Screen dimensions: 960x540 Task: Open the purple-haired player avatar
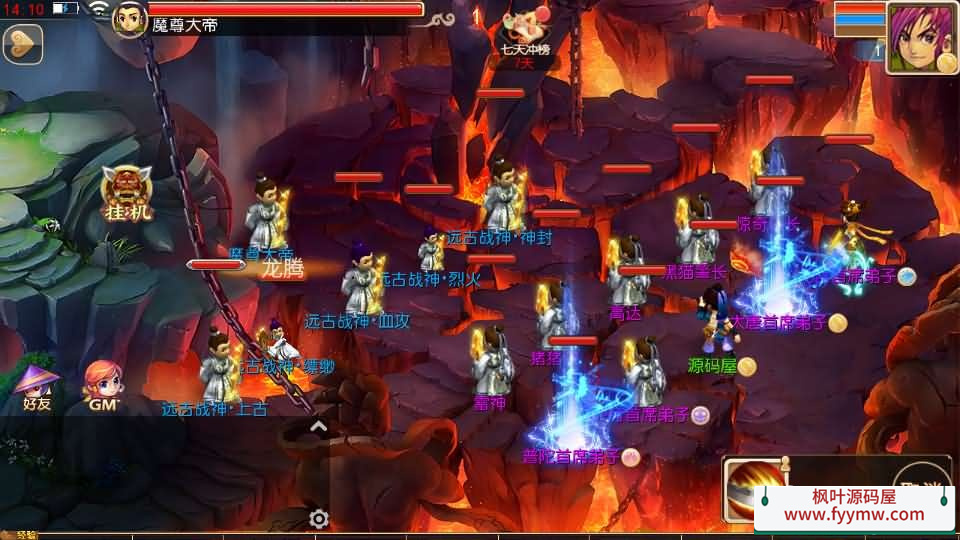[x=921, y=38]
